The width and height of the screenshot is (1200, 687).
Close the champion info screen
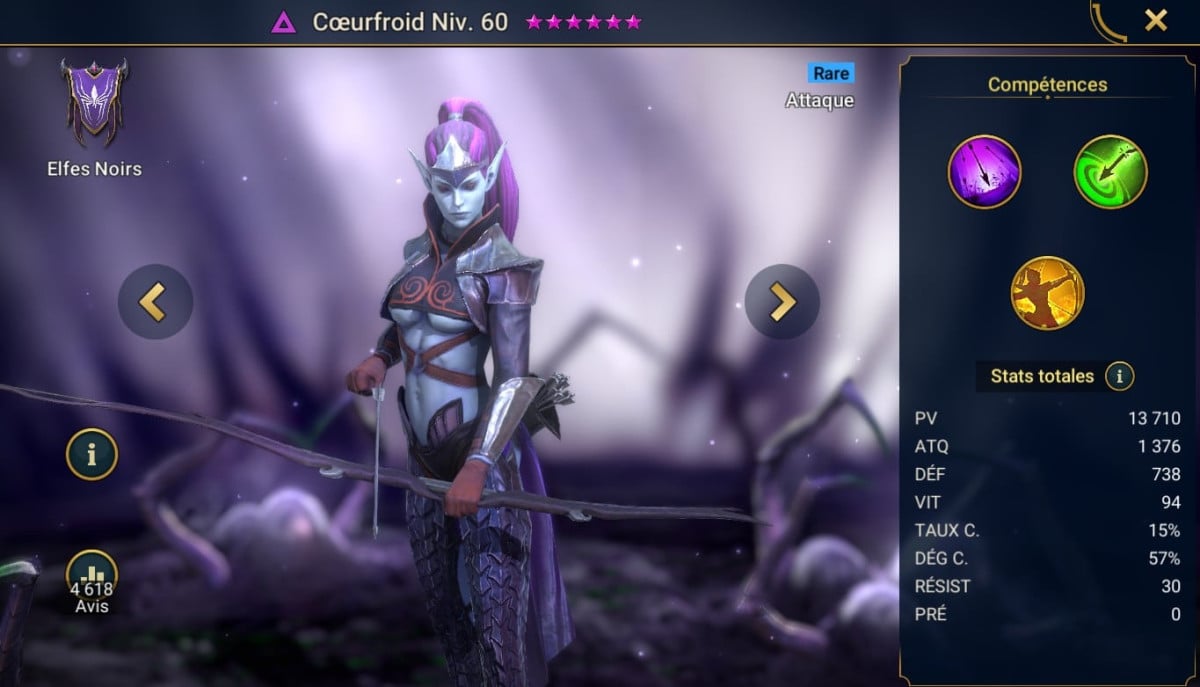click(1156, 20)
